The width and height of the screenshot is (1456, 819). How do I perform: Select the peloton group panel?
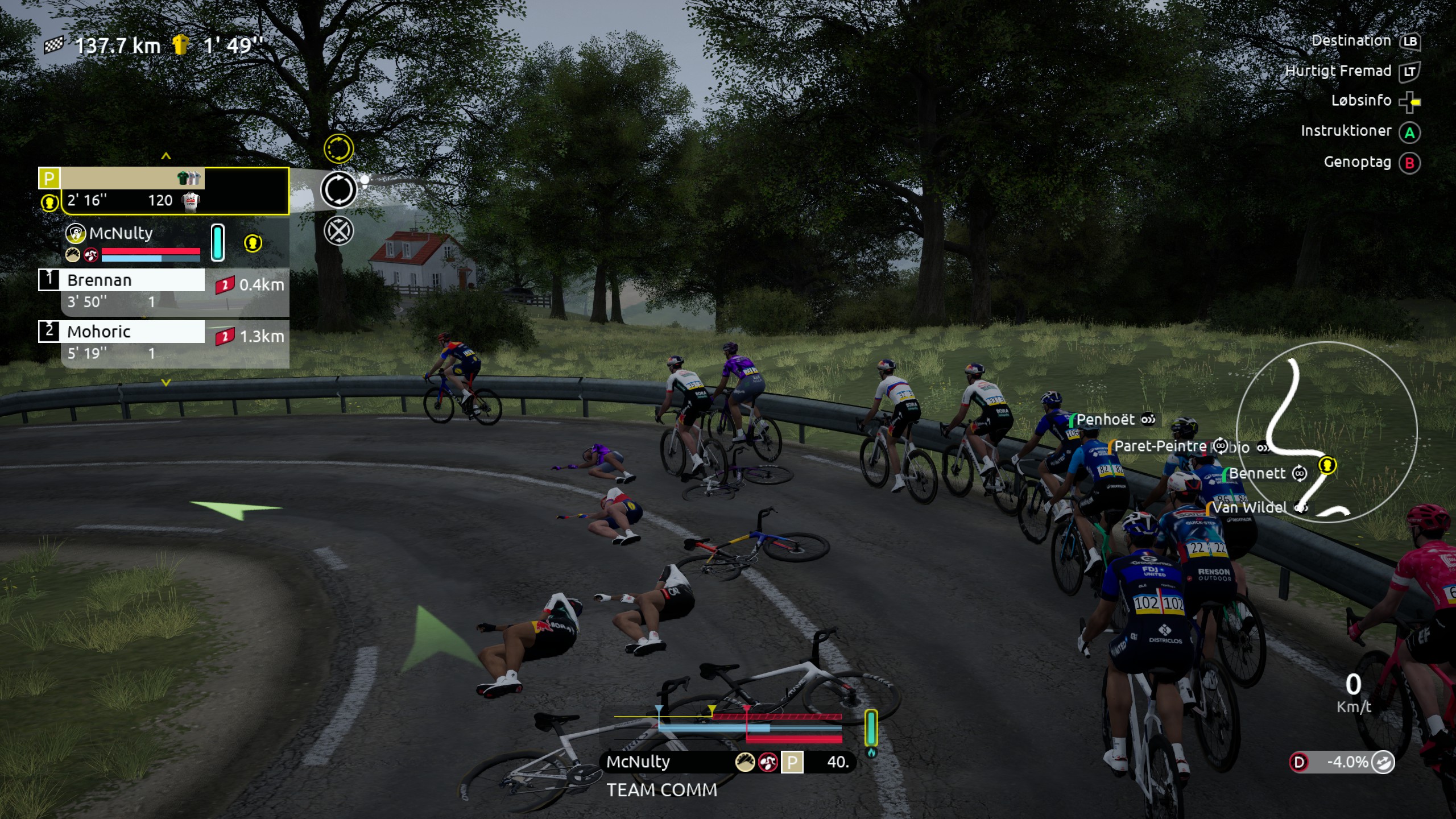164,191
